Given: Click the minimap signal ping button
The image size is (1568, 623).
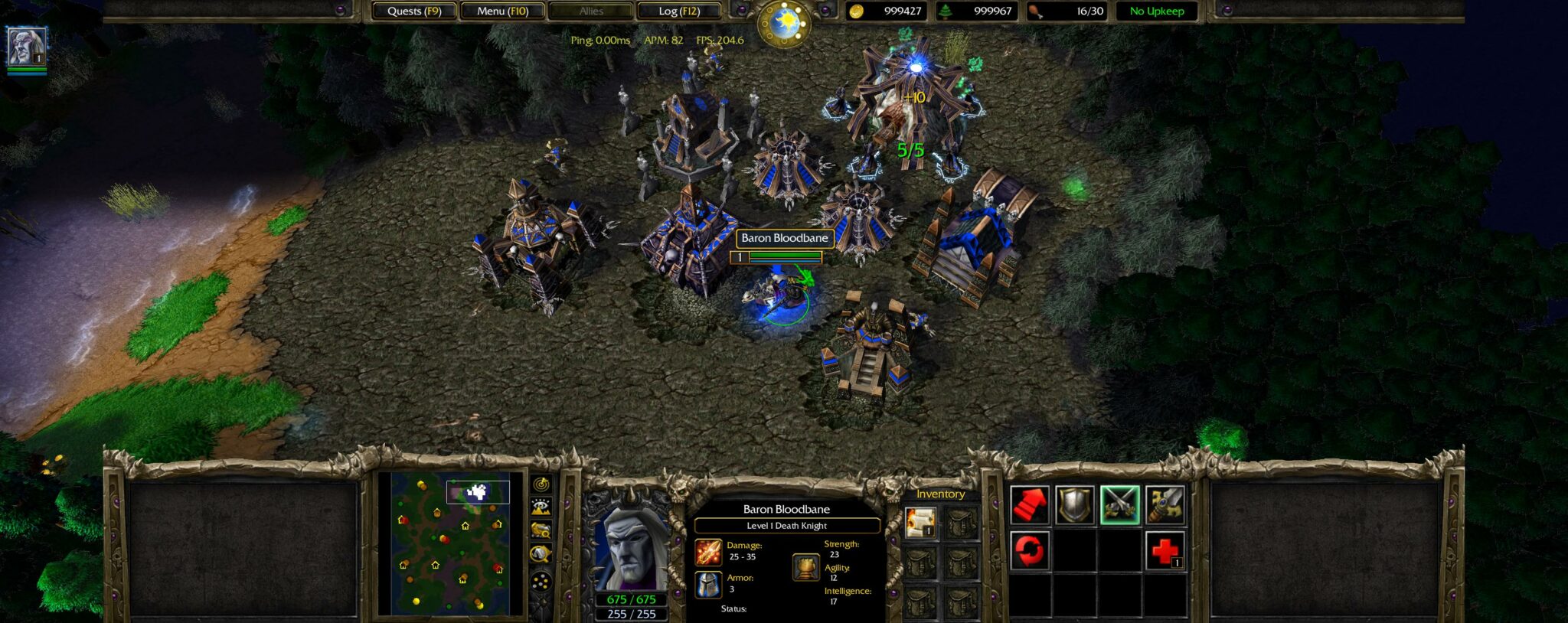Looking at the screenshot, I should point(541,484).
